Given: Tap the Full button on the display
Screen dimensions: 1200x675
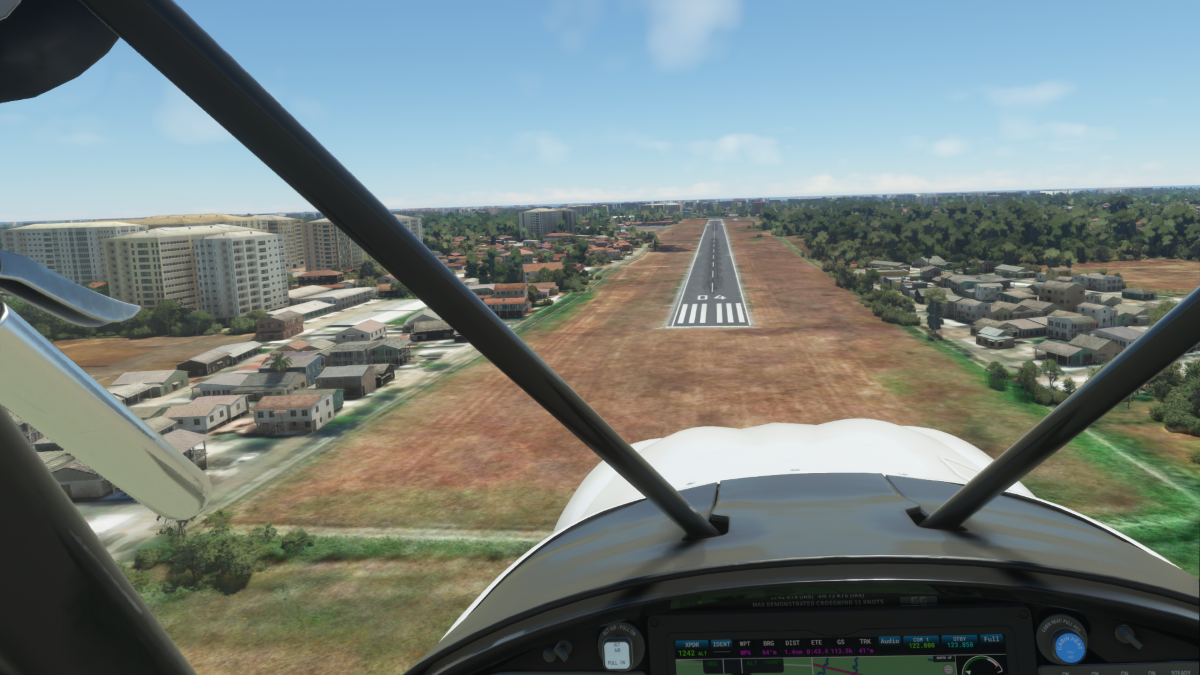Looking at the screenshot, I should [991, 640].
